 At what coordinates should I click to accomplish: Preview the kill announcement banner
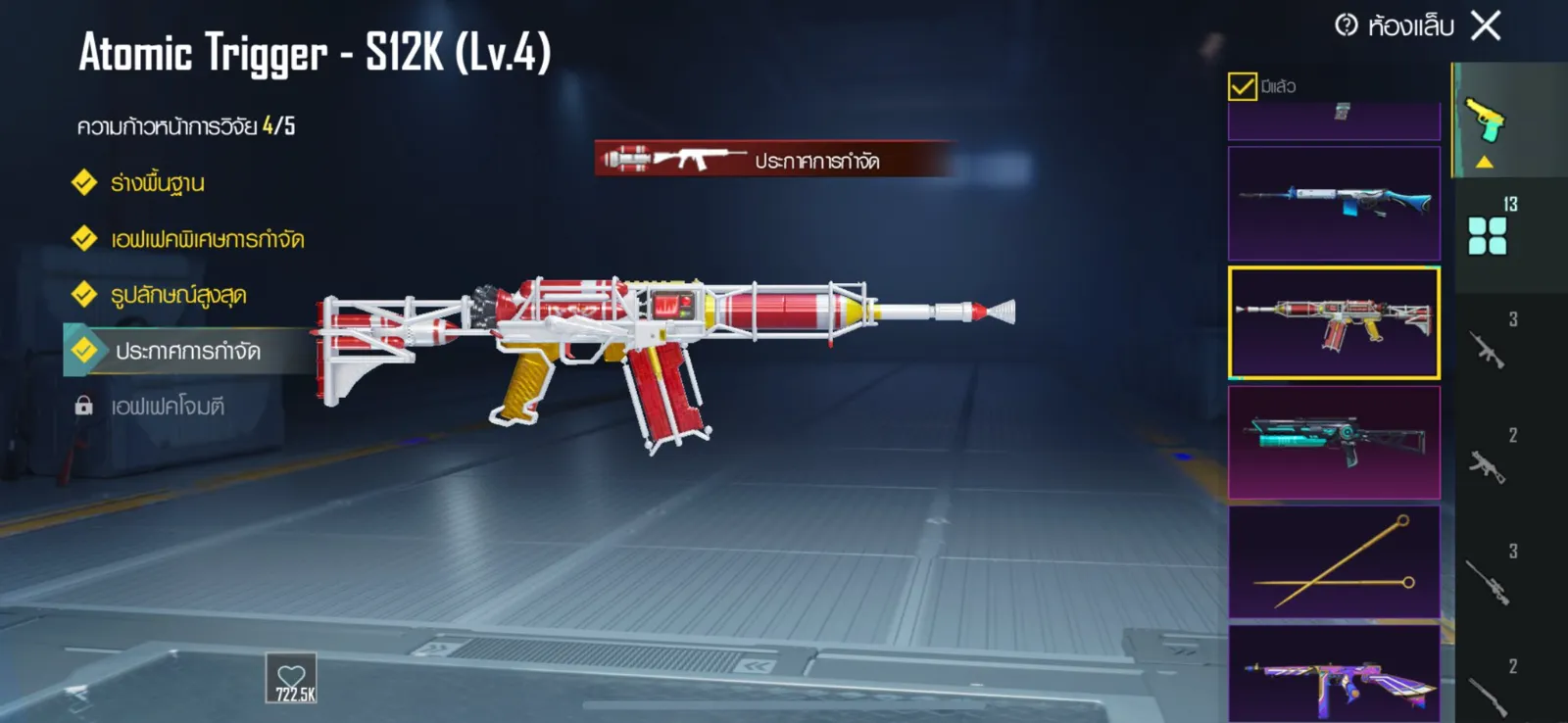[774, 159]
